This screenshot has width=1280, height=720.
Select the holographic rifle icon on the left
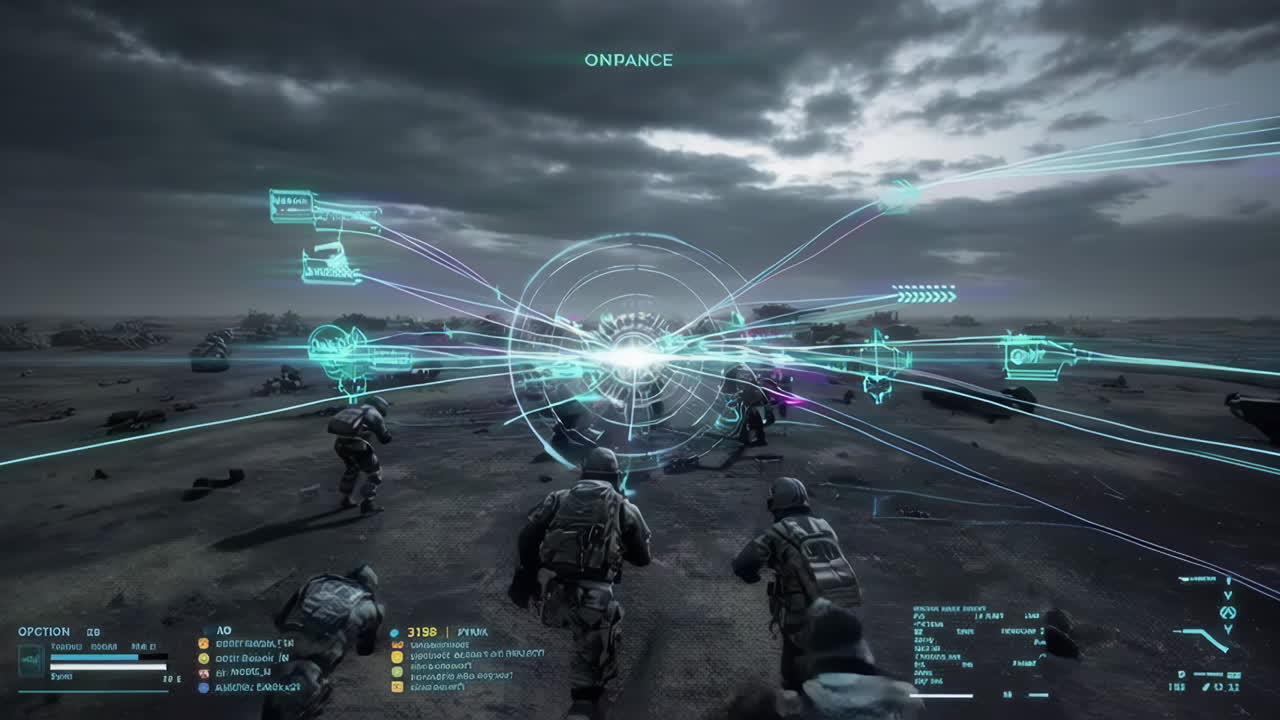[350, 357]
